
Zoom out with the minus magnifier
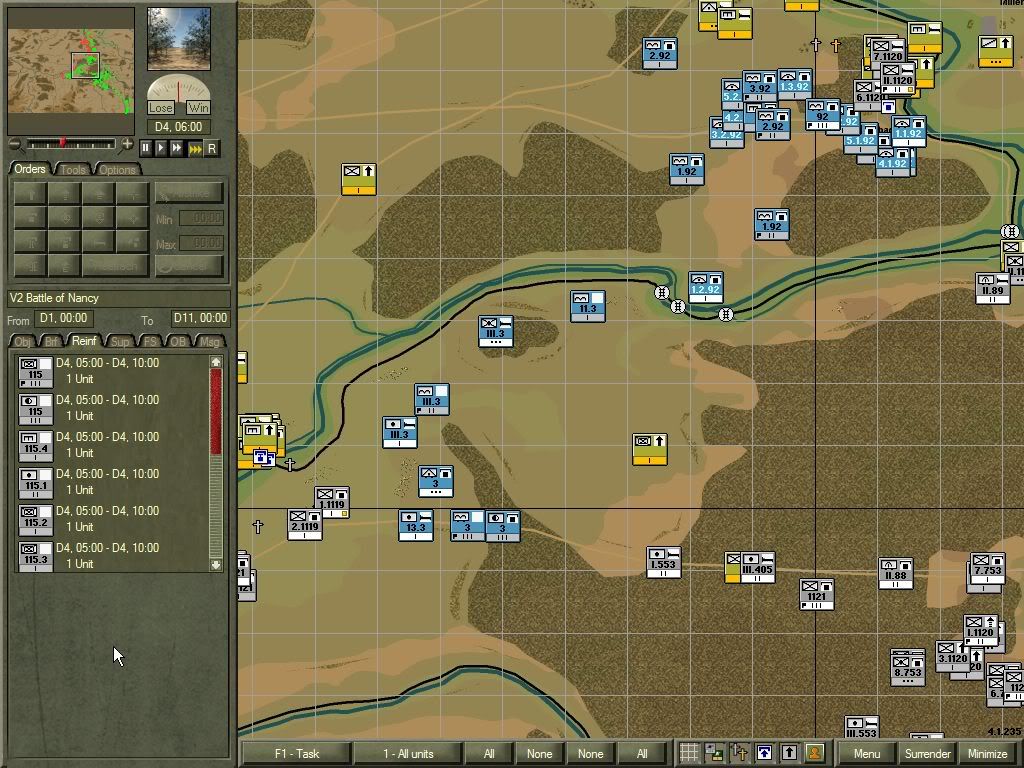pos(14,145)
